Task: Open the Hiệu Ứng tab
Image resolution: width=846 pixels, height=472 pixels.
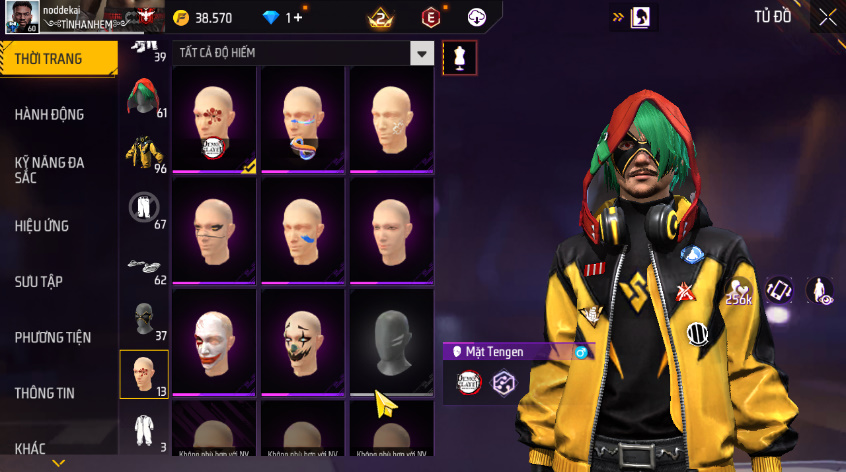Action: (42, 226)
